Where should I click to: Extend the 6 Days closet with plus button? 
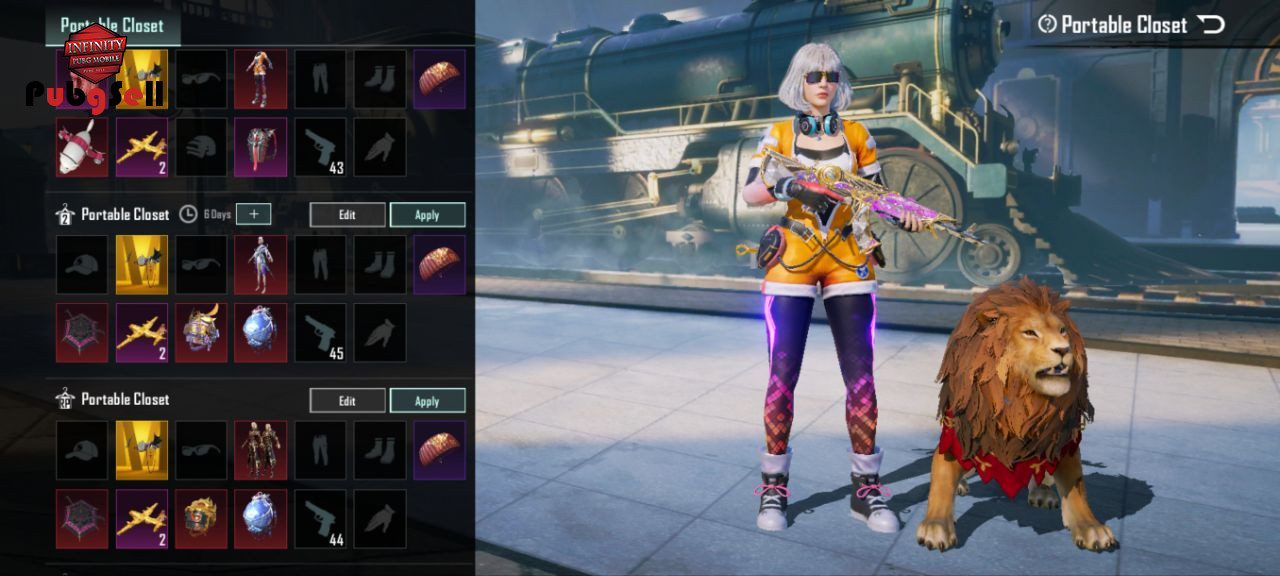pyautogui.click(x=253, y=214)
